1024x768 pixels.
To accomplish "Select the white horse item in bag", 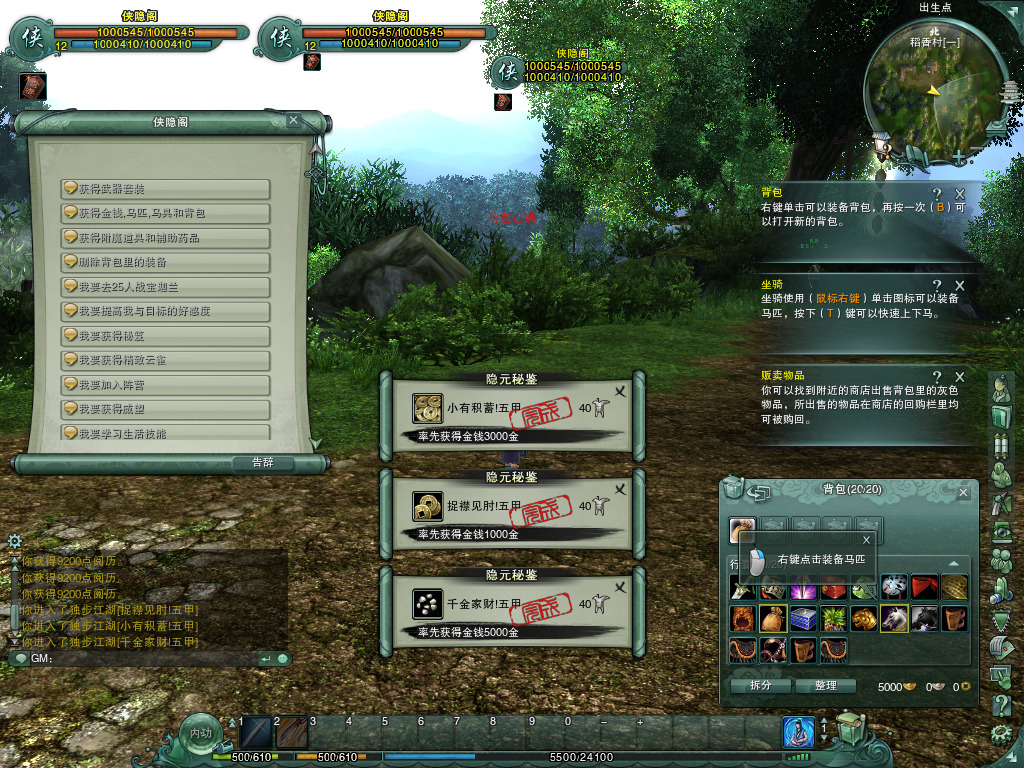I will click(x=894, y=619).
